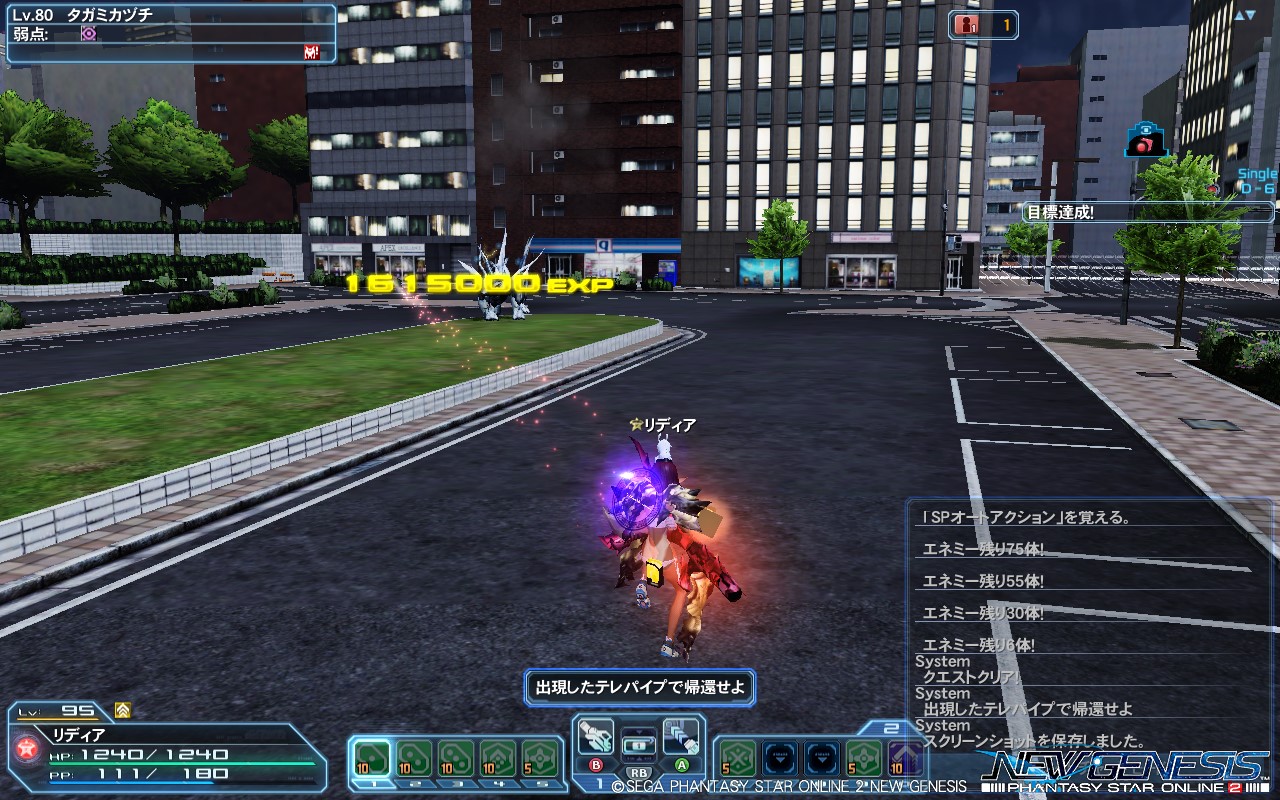
Task: Click the blue PP gauge bar
Action: tap(131, 782)
